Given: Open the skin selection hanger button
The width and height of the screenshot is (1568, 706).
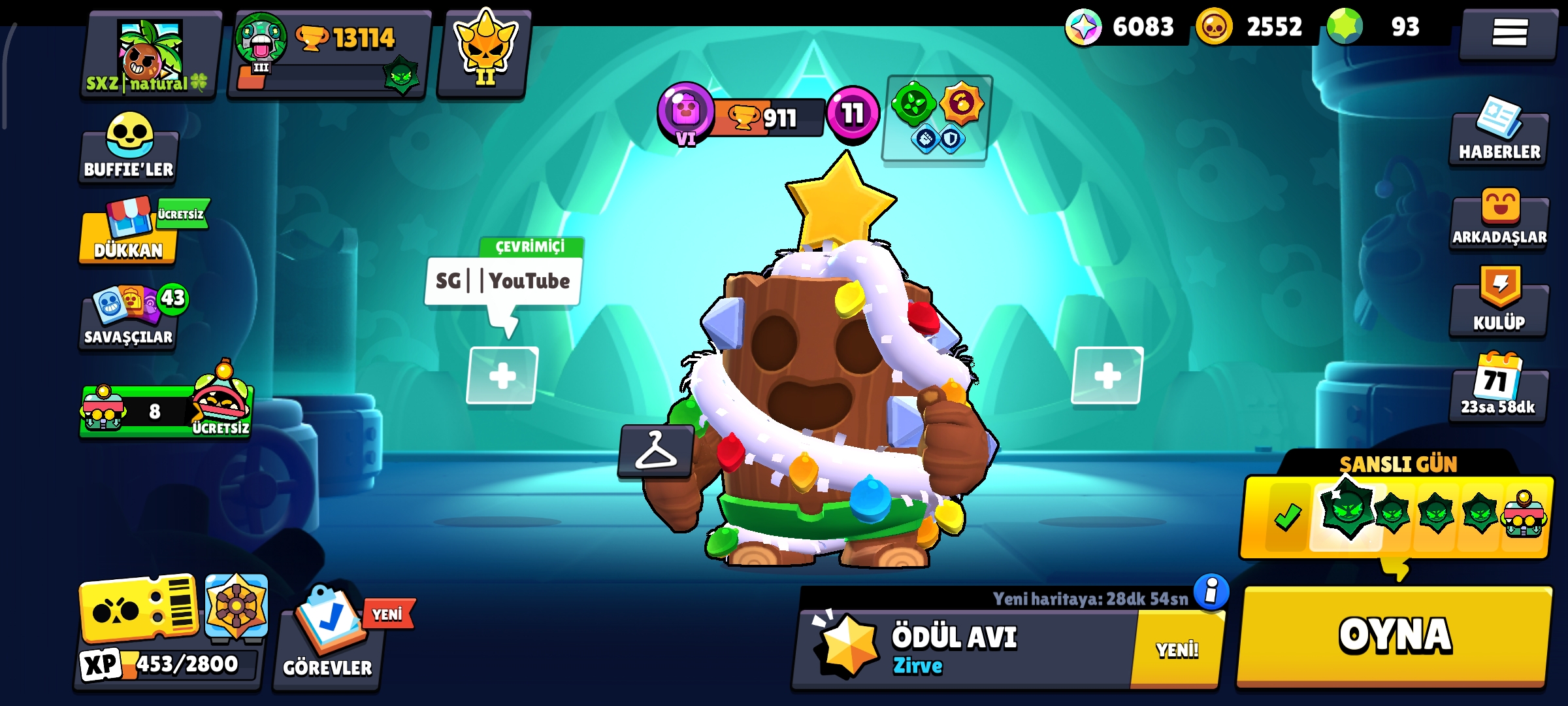Looking at the screenshot, I should click(x=656, y=451).
